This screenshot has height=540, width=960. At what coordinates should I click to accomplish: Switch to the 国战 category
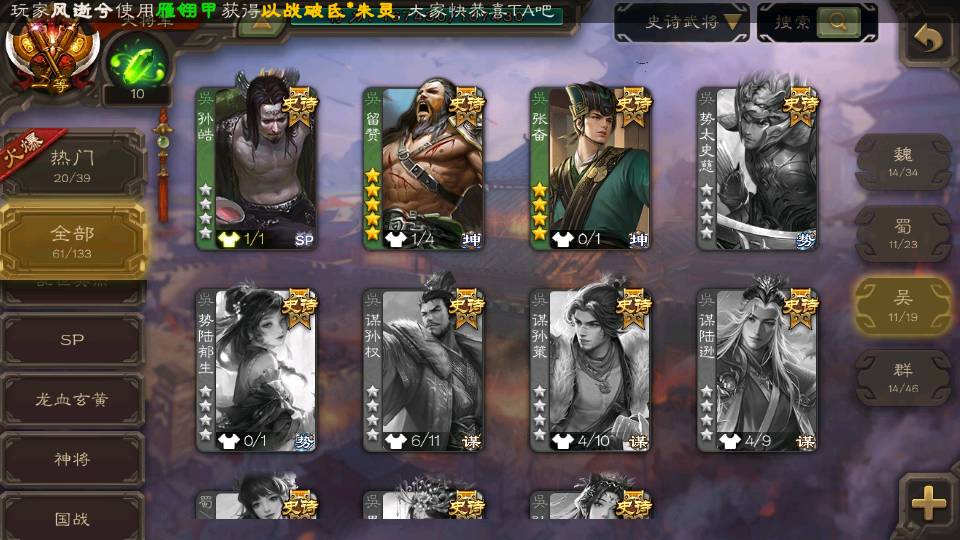(x=72, y=519)
